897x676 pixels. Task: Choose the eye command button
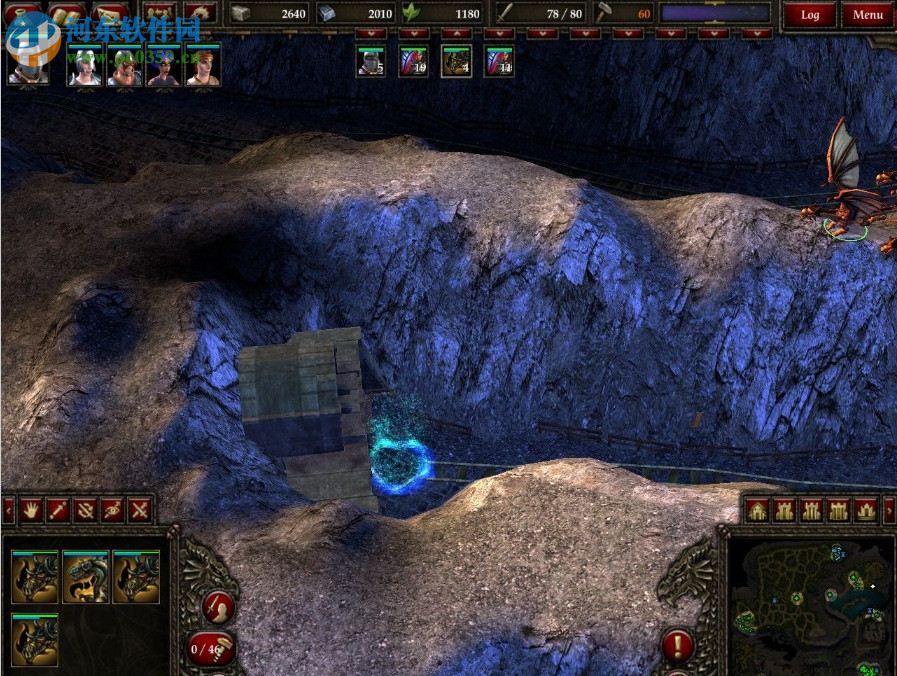(x=112, y=509)
